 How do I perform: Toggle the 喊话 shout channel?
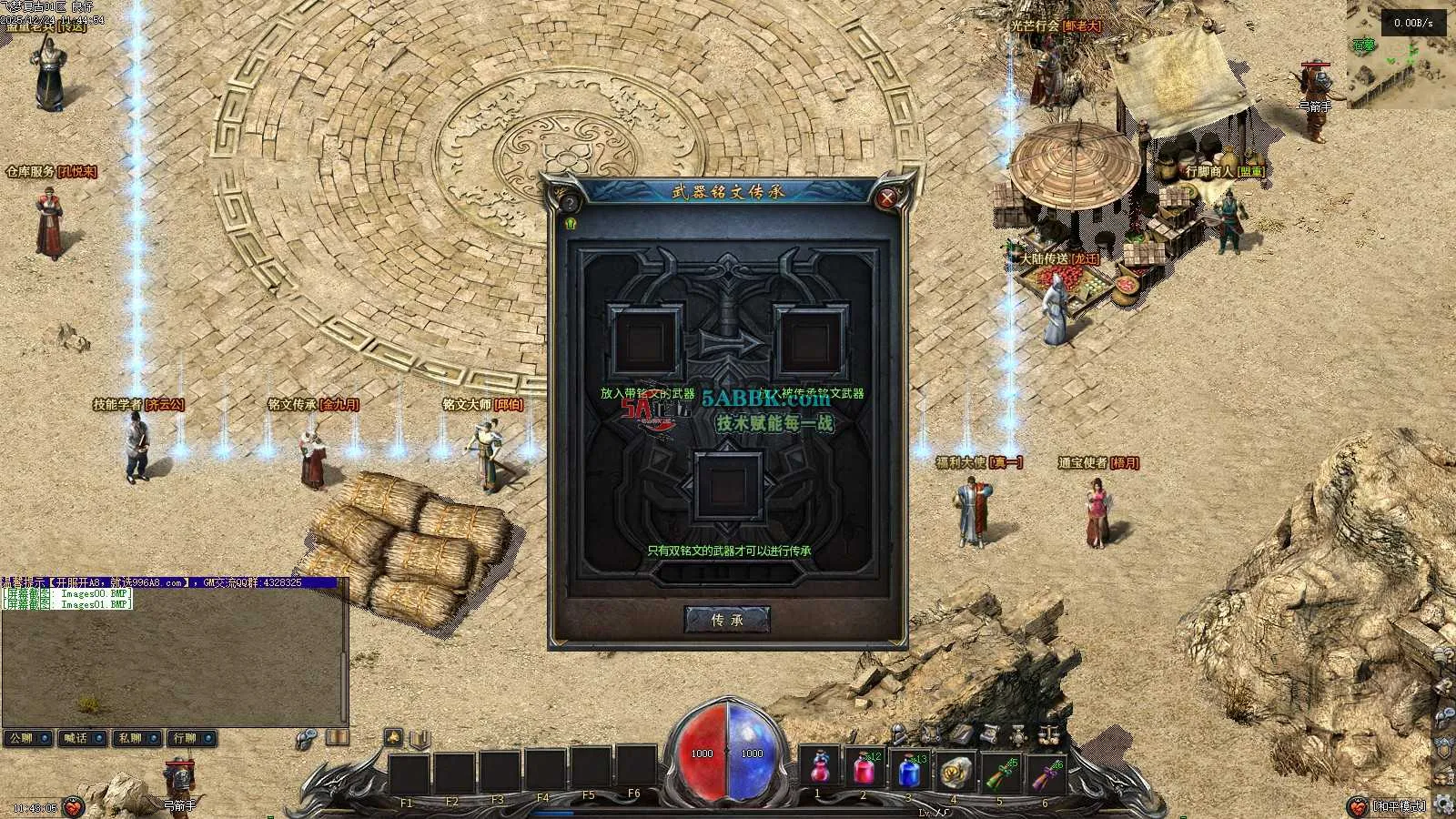click(82, 738)
